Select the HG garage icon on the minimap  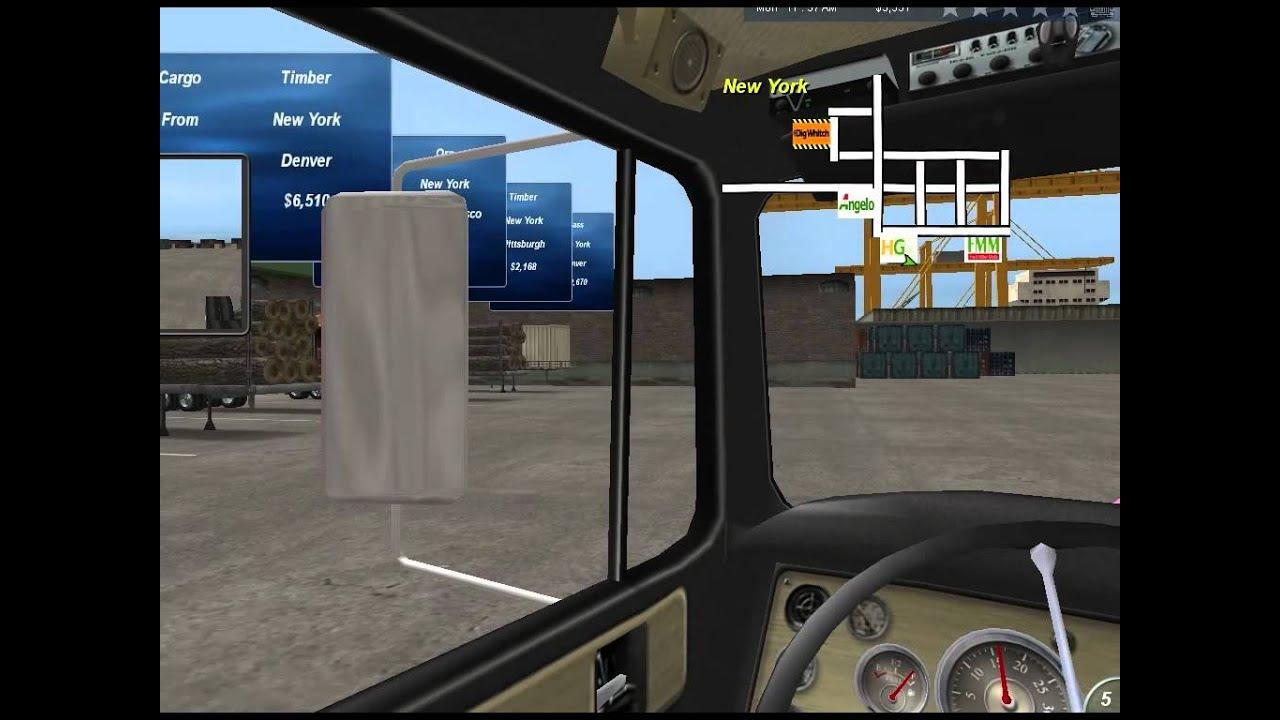click(893, 247)
